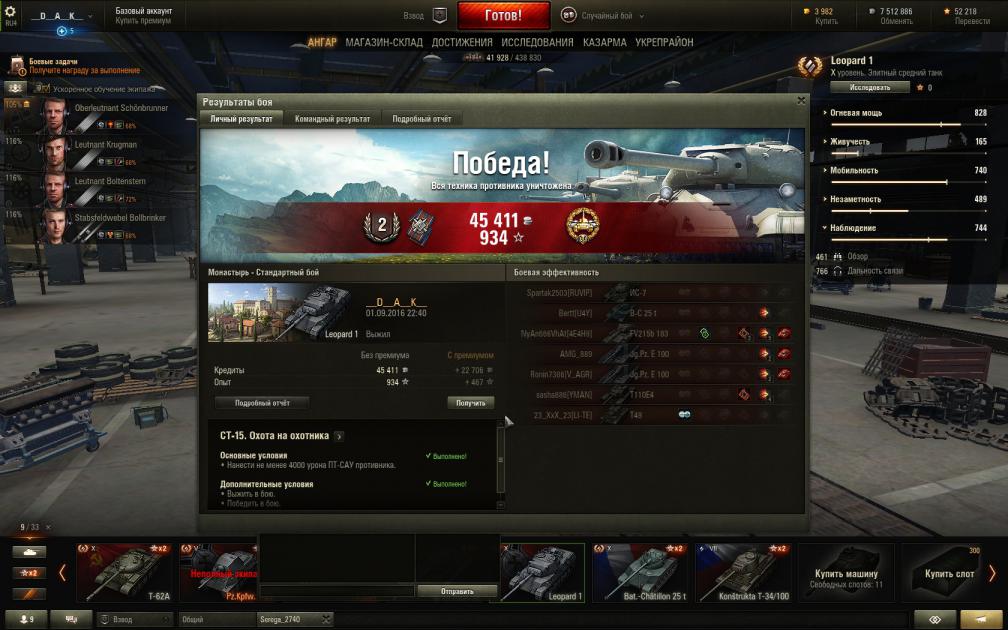Select the Личный результат tab
1008x630 pixels.
point(241,119)
